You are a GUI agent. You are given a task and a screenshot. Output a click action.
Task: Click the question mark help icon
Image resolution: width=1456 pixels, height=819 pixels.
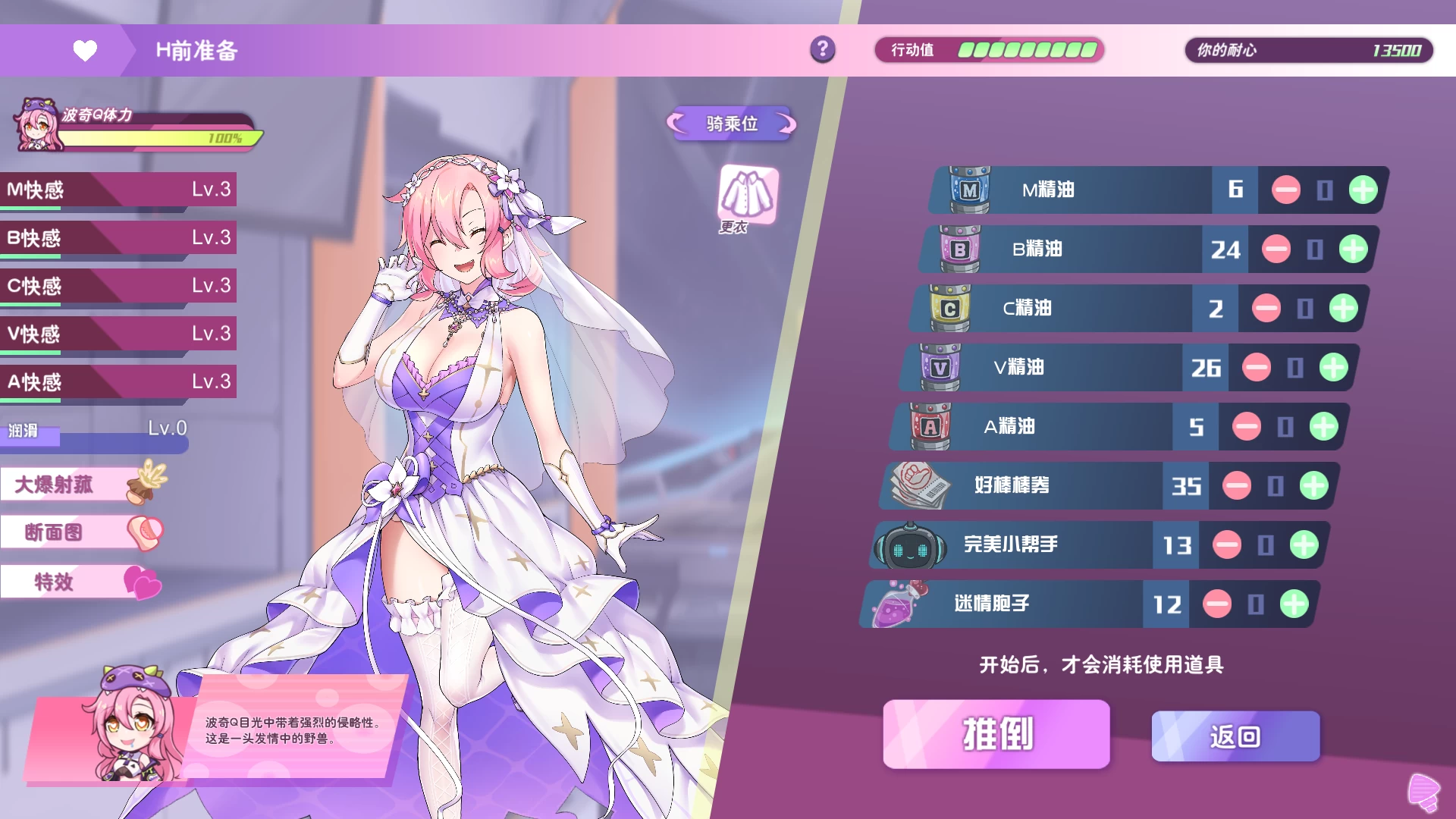(821, 50)
